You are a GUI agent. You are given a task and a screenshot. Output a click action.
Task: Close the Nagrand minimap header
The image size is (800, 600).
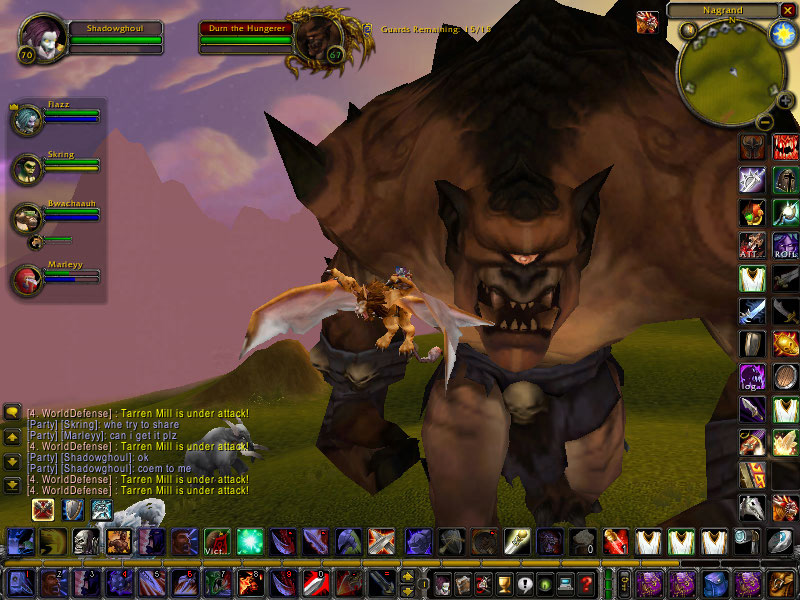point(787,10)
